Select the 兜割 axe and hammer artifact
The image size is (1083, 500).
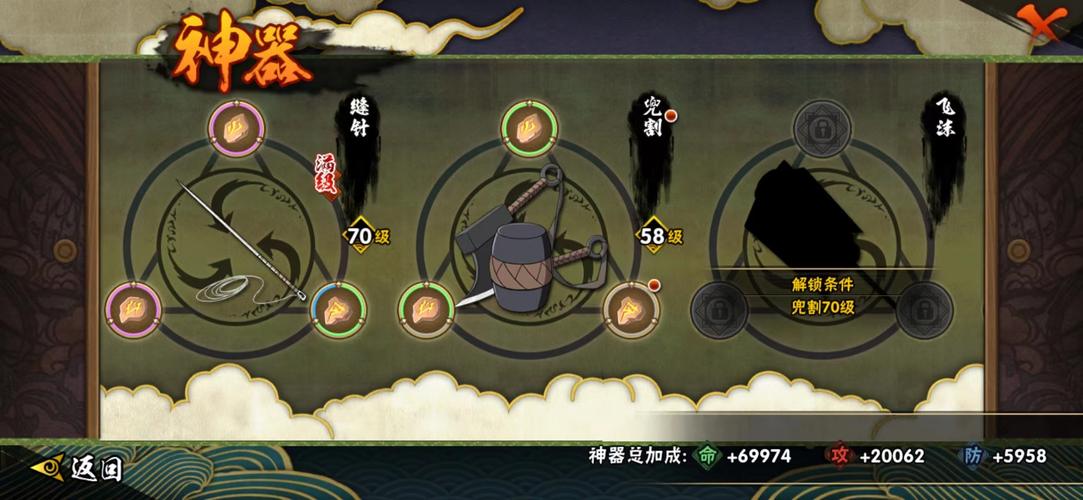coord(523,245)
